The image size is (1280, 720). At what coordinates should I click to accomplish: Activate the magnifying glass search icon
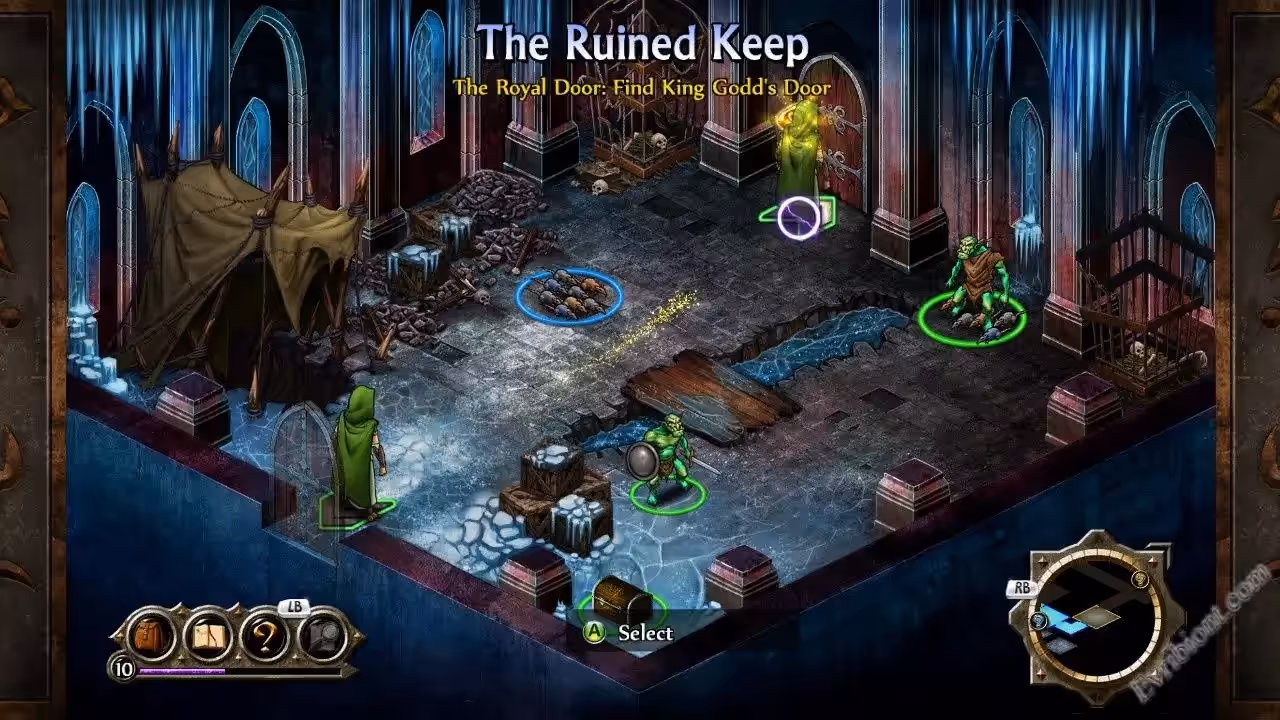point(322,636)
